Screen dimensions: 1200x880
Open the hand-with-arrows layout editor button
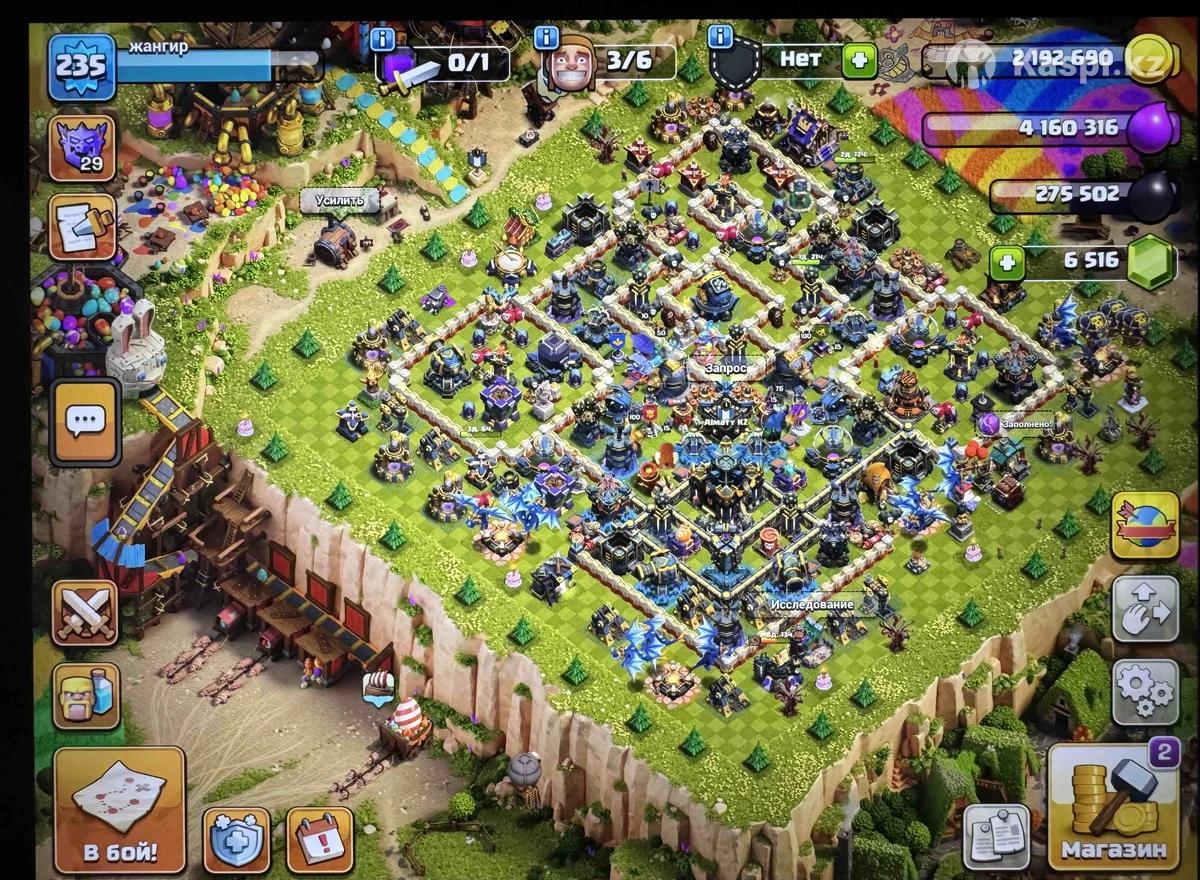coord(1144,608)
